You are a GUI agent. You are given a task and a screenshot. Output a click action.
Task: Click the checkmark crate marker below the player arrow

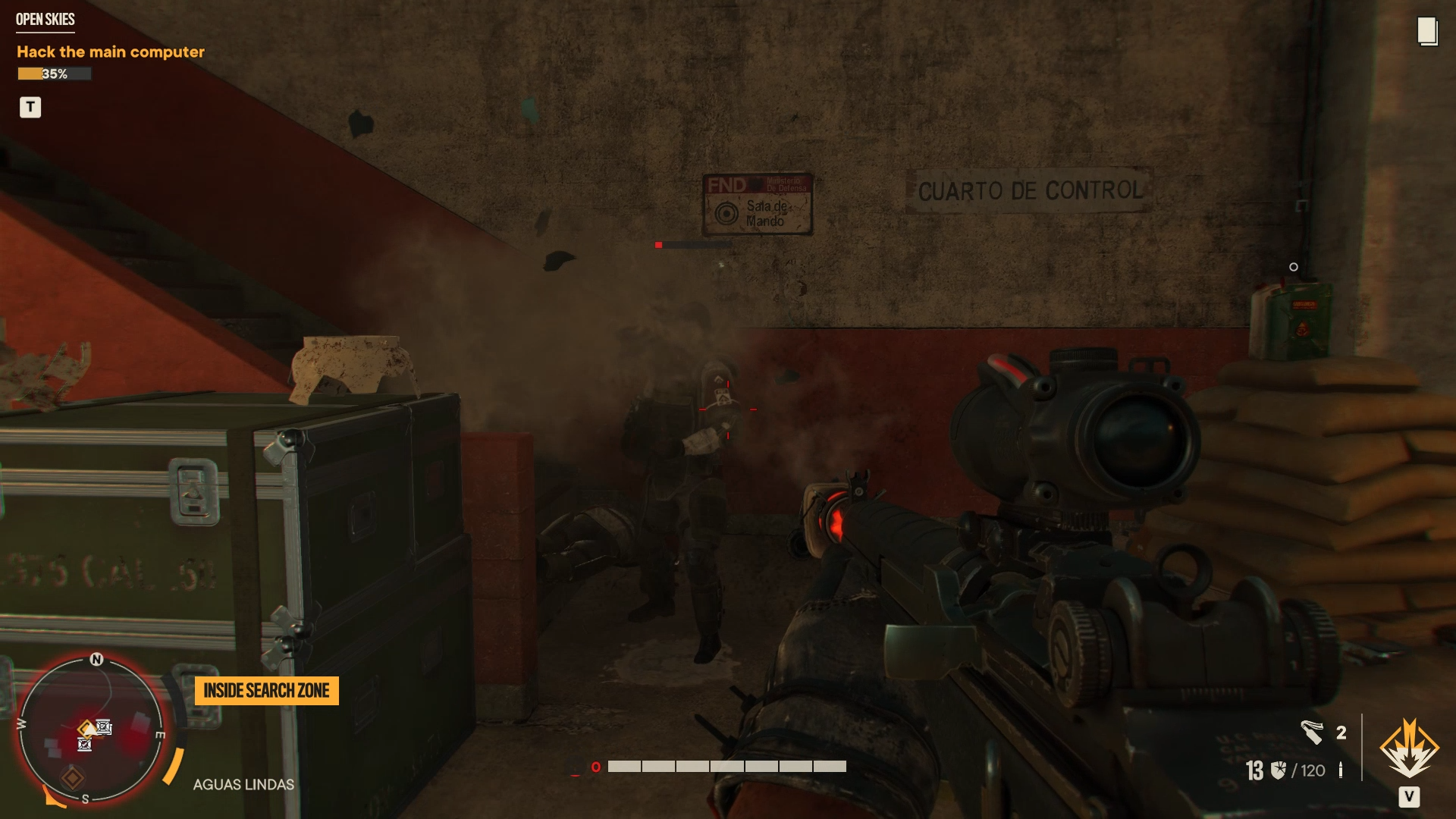pyautogui.click(x=84, y=745)
